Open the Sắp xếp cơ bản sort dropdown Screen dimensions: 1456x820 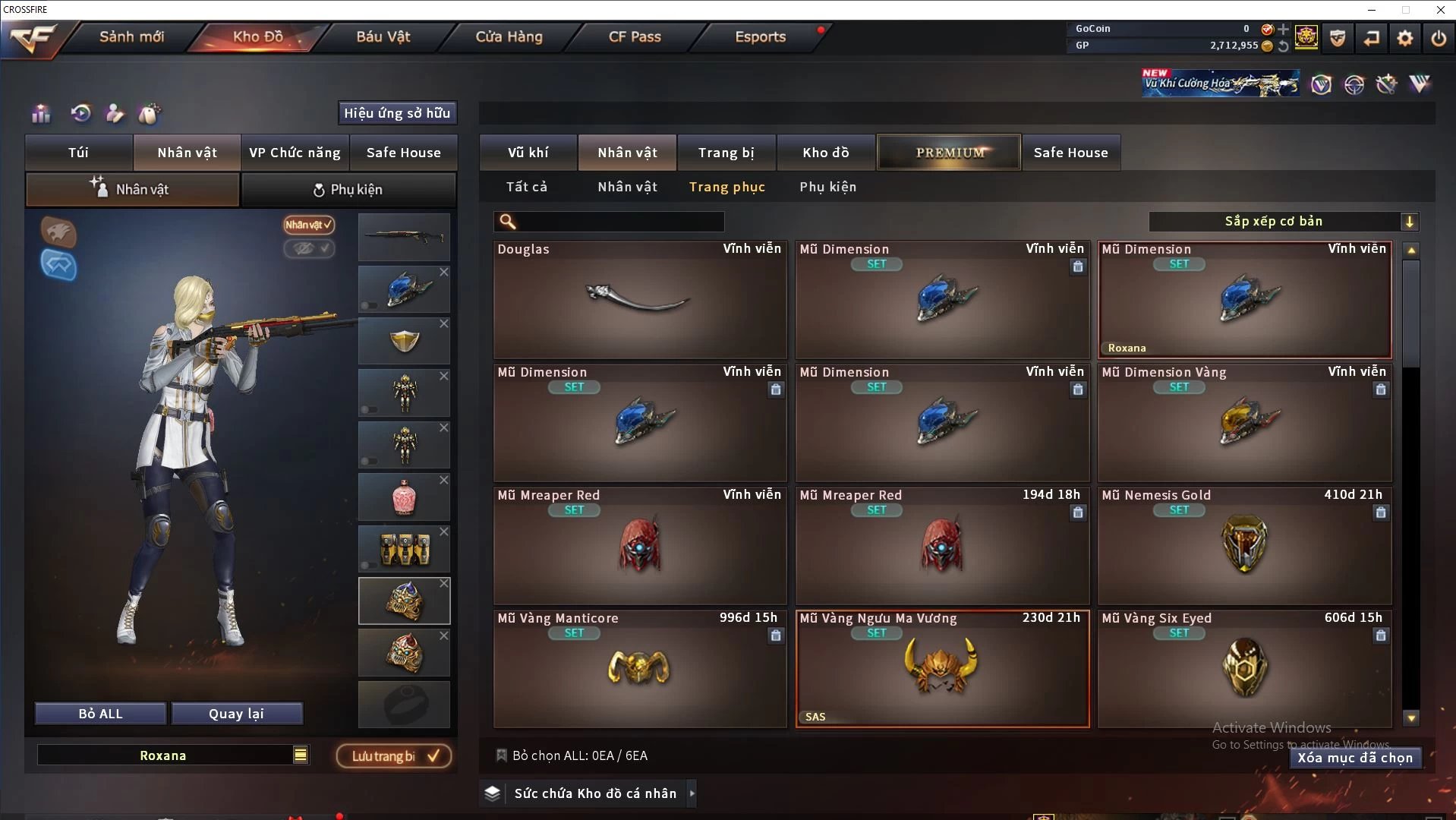click(1283, 221)
